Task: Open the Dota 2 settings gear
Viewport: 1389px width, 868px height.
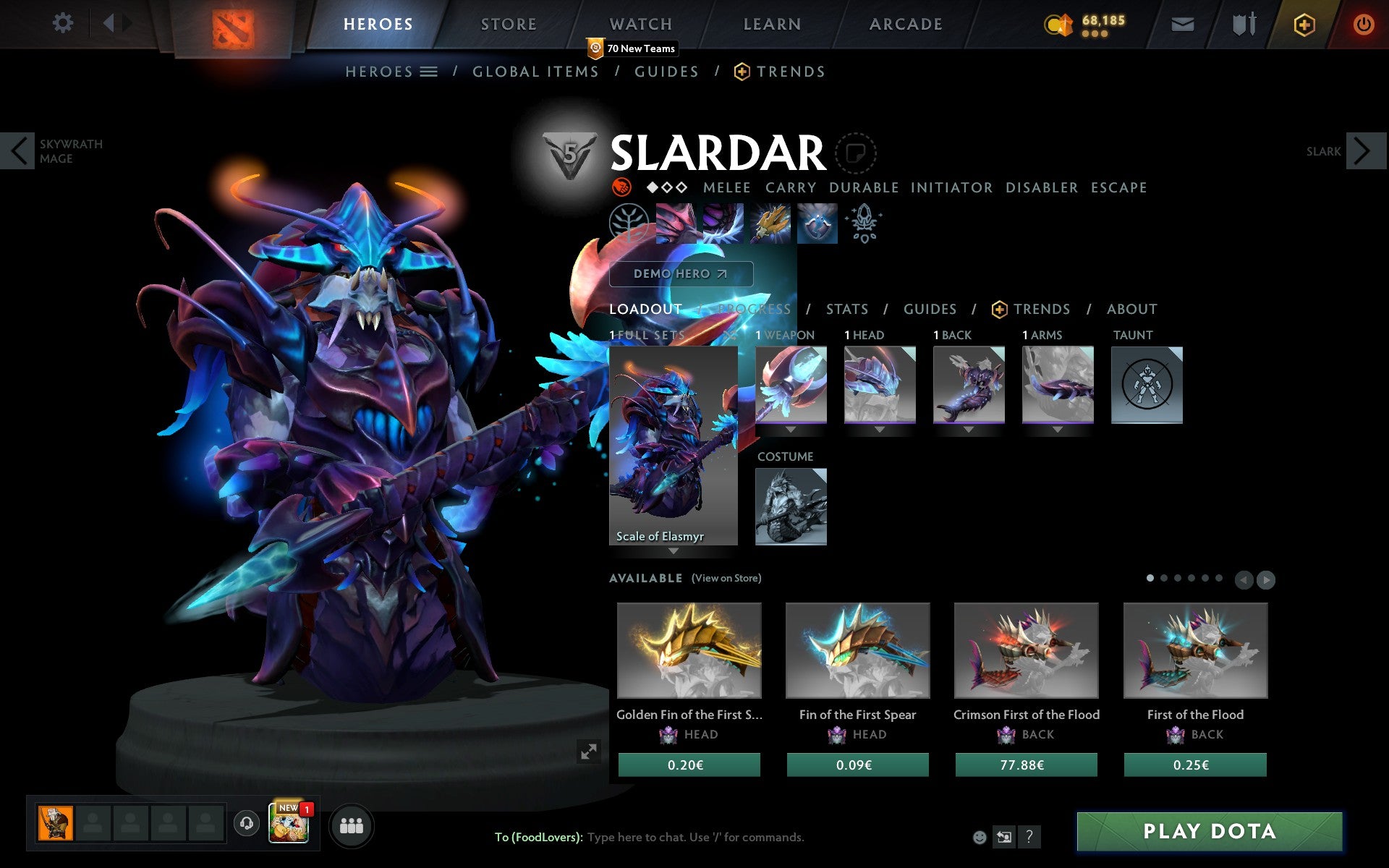Action: click(x=64, y=23)
